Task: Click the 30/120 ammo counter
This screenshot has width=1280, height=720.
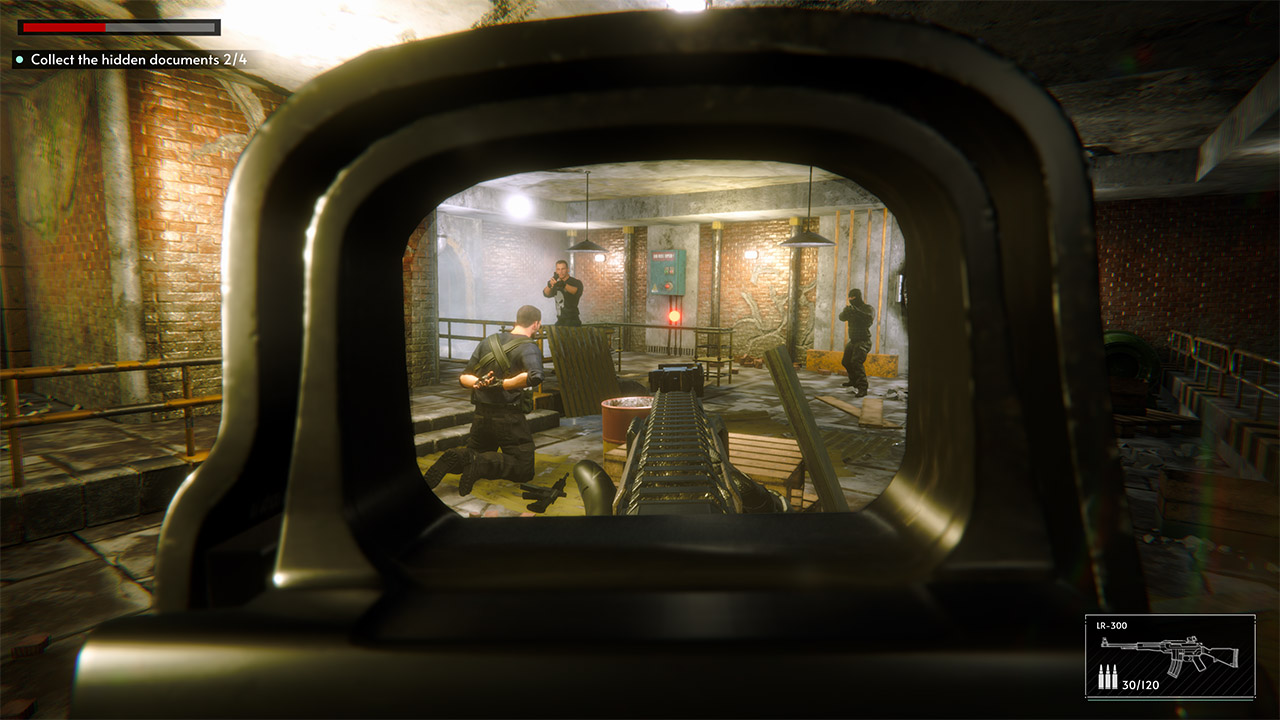Action: pos(1140,685)
